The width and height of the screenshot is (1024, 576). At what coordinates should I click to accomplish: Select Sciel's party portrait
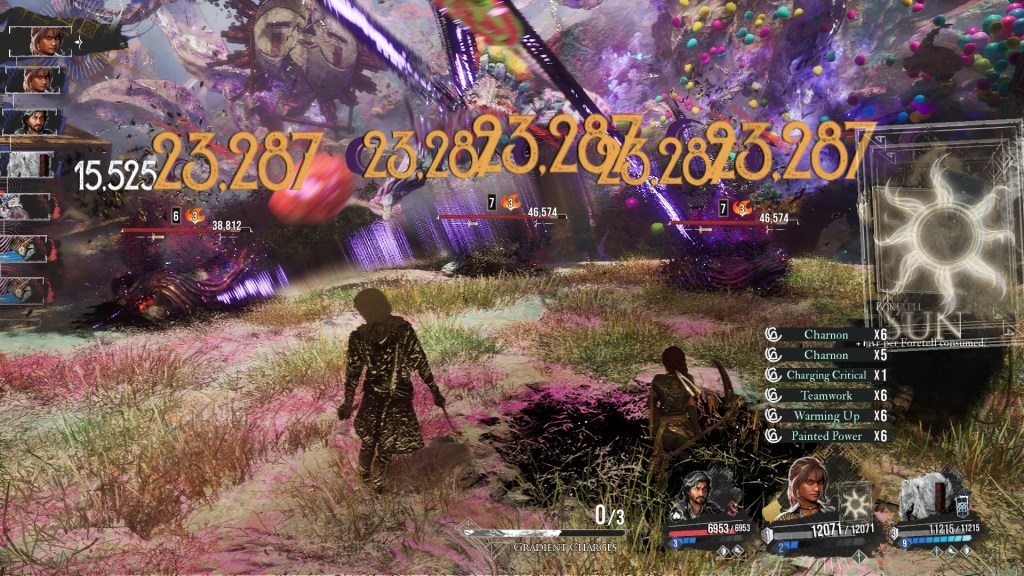810,487
